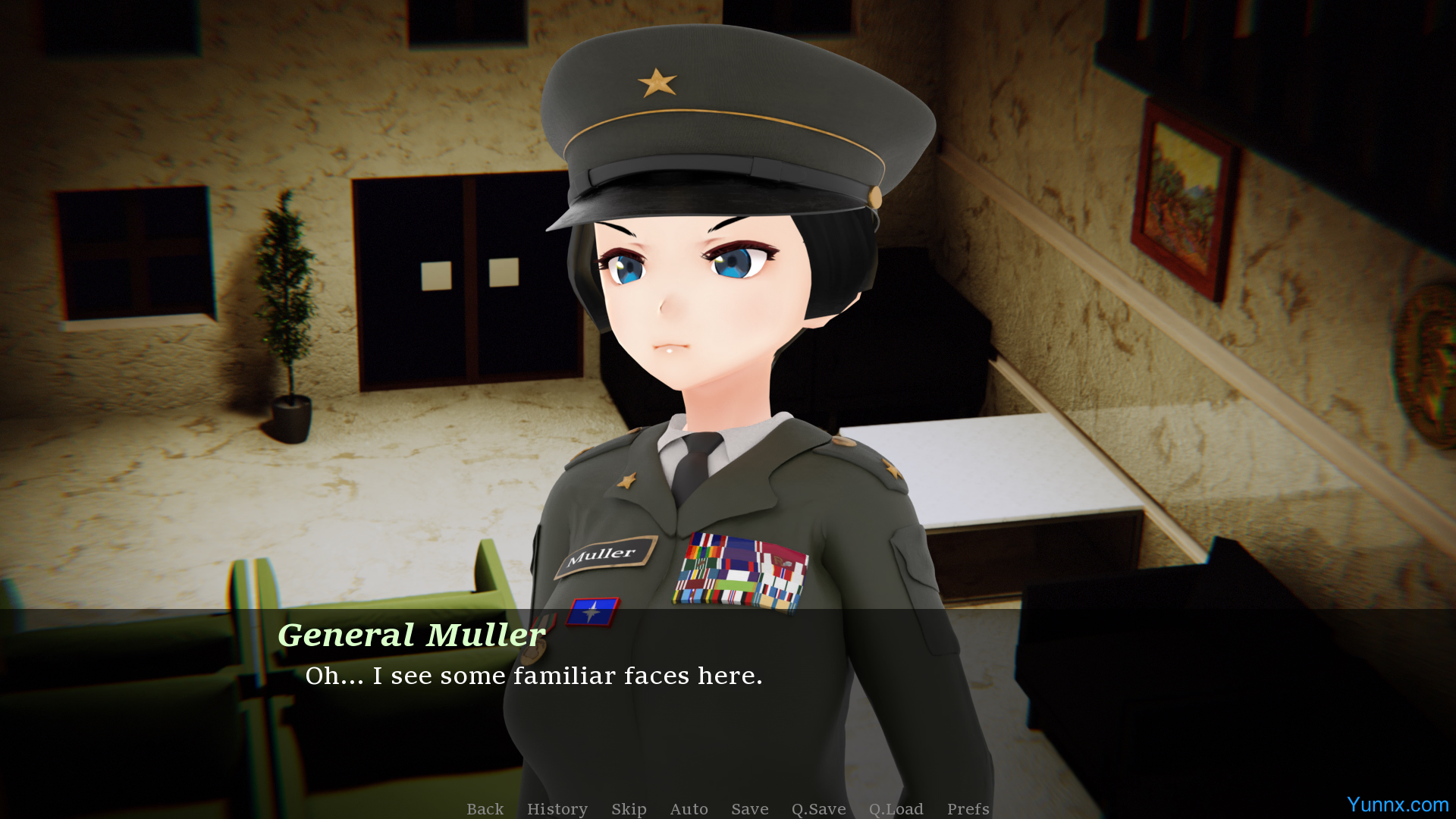
Task: Open the dialogue History log
Action: point(557,808)
